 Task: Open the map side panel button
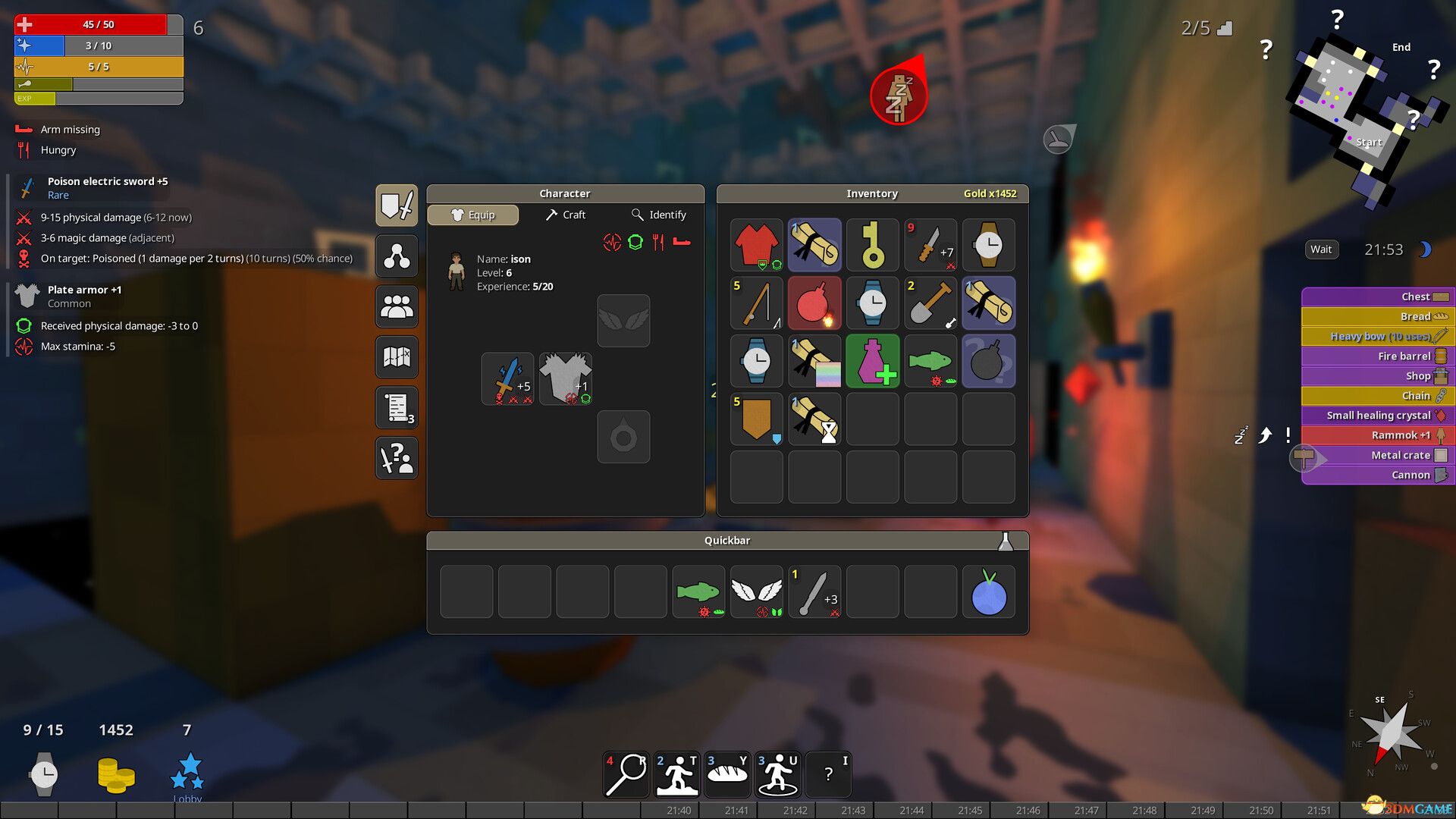click(x=397, y=357)
